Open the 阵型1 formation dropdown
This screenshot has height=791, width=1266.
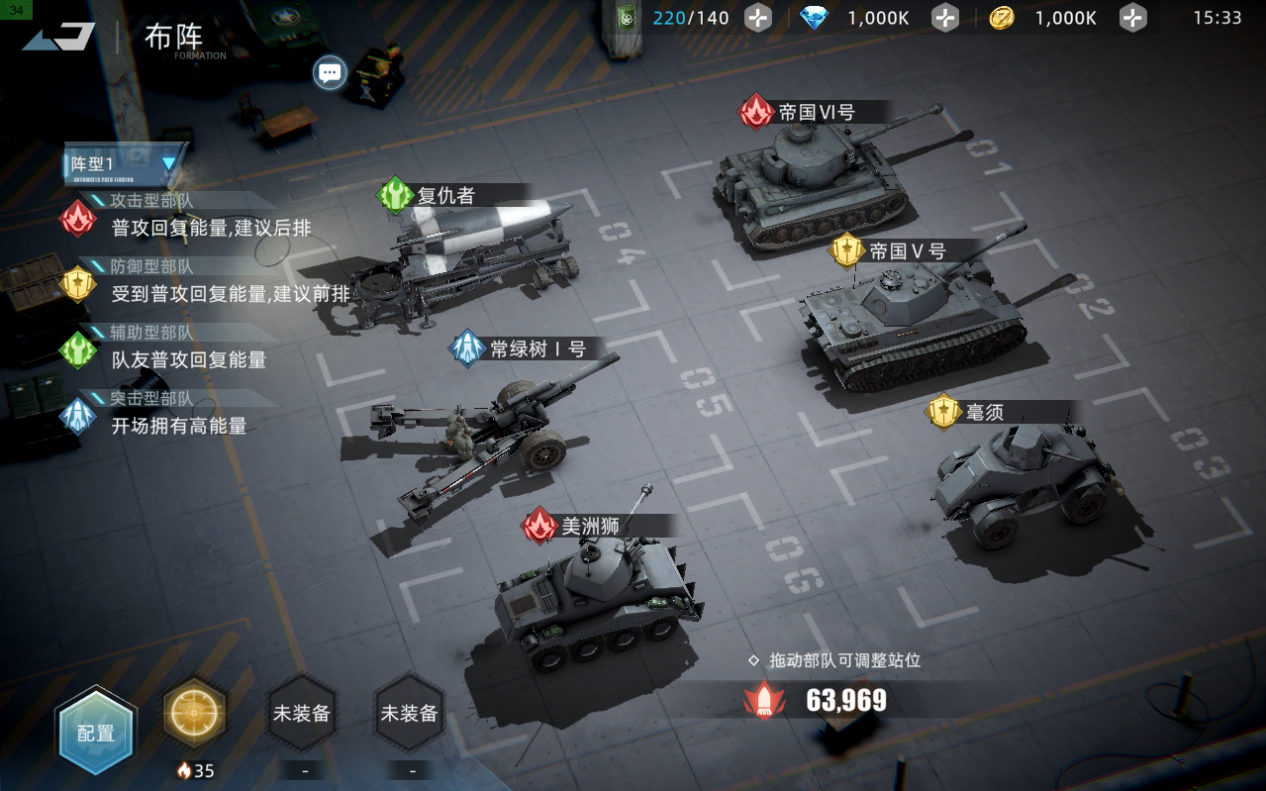pyautogui.click(x=123, y=163)
